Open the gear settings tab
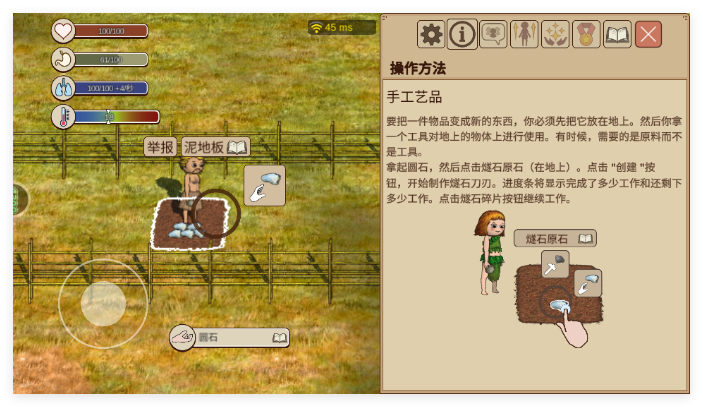Image resolution: width=703 pixels, height=407 pixels. pos(431,35)
